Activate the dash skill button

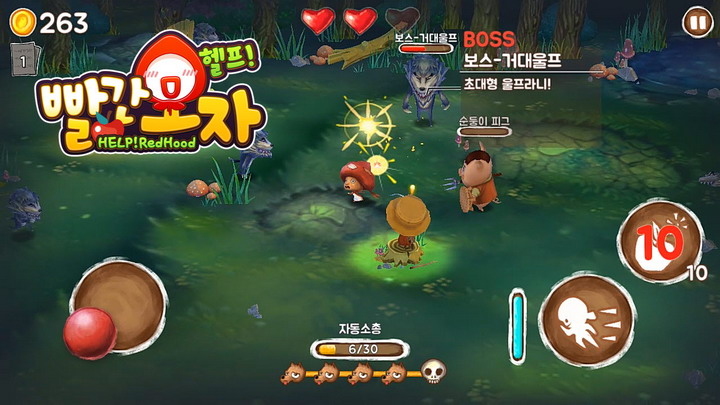pos(586,319)
